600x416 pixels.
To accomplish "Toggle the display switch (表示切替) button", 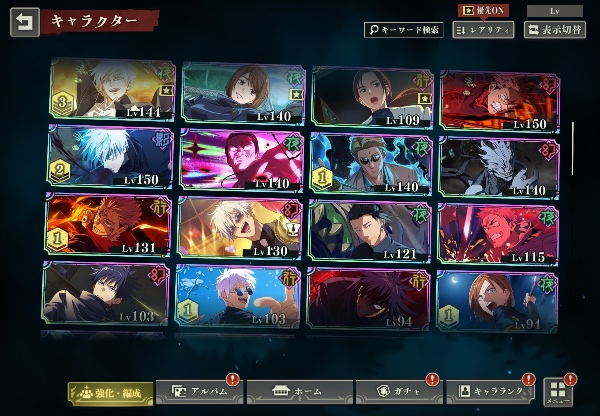I will click(x=555, y=30).
